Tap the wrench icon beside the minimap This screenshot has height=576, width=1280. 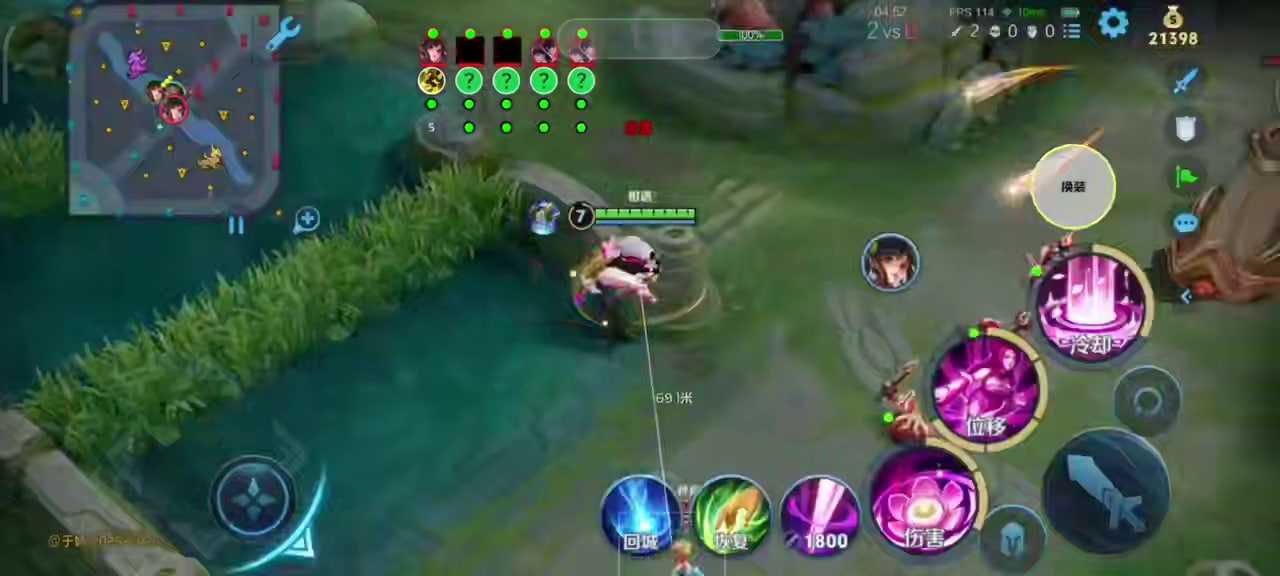[284, 34]
